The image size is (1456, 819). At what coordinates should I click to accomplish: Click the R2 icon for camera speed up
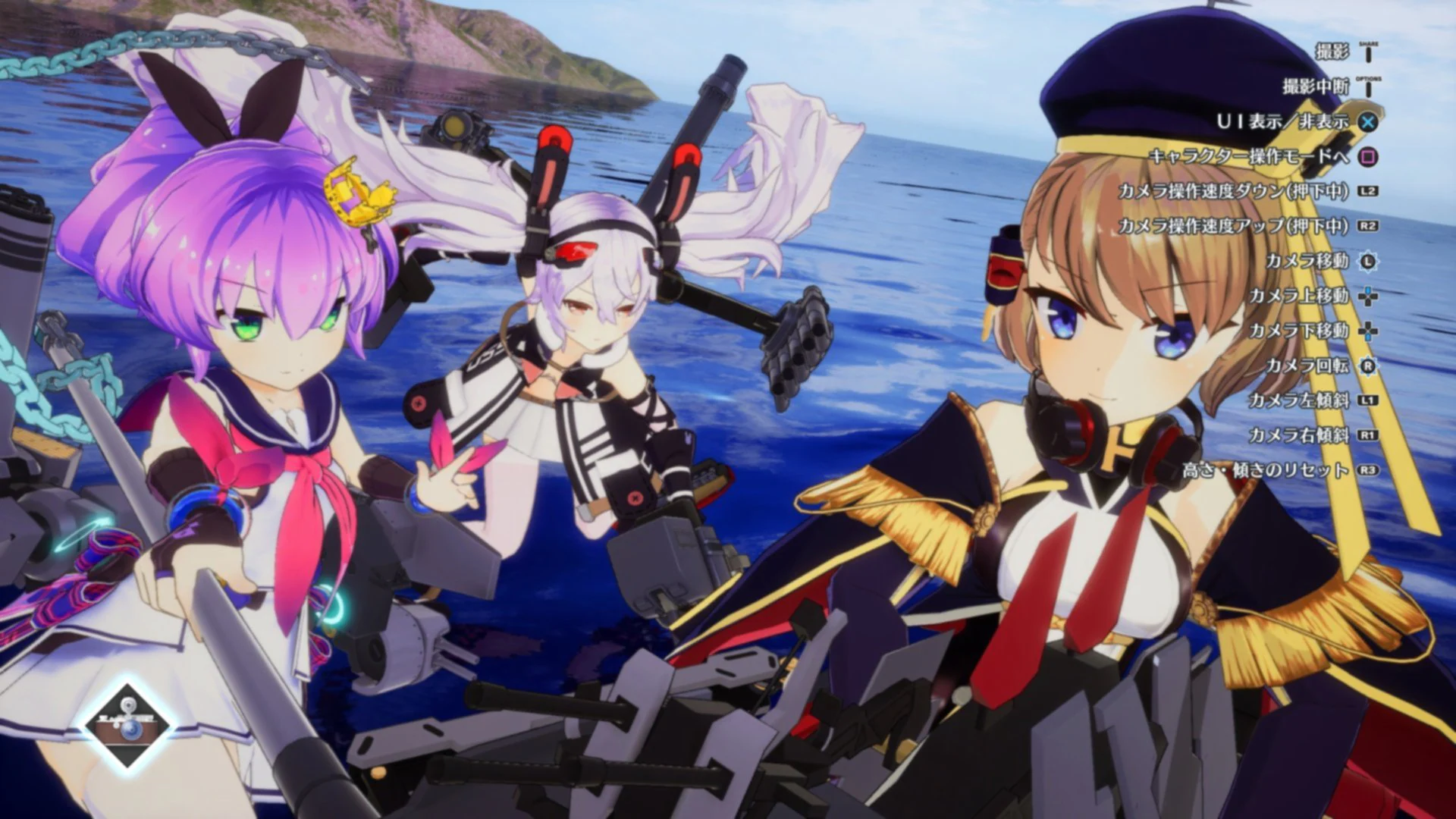pyautogui.click(x=1367, y=225)
